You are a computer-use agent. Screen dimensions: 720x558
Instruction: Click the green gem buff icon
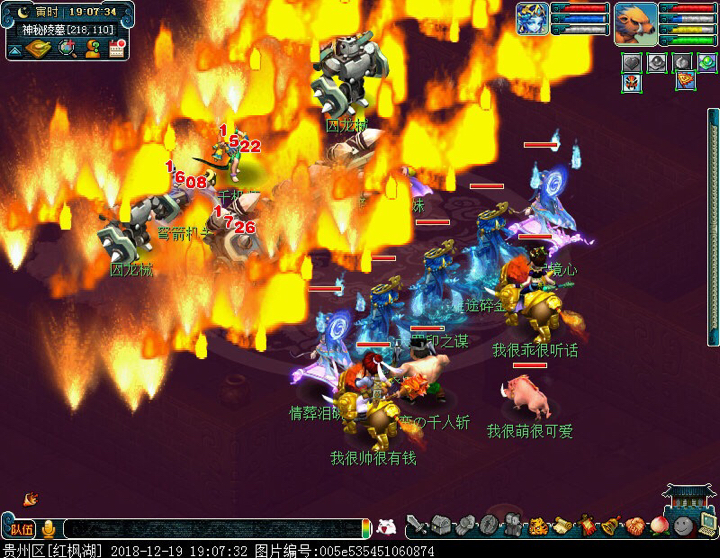pyautogui.click(x=707, y=62)
